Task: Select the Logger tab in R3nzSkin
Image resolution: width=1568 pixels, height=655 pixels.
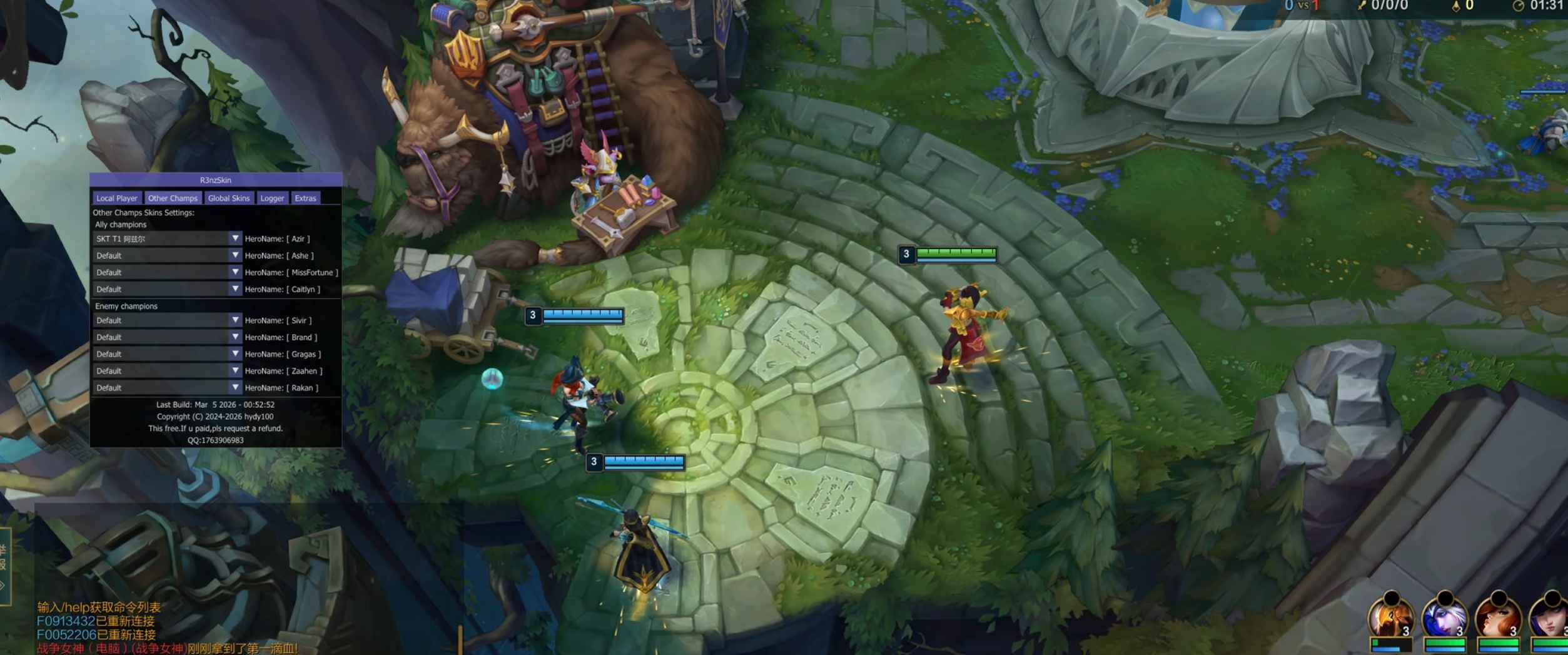Action: click(272, 198)
